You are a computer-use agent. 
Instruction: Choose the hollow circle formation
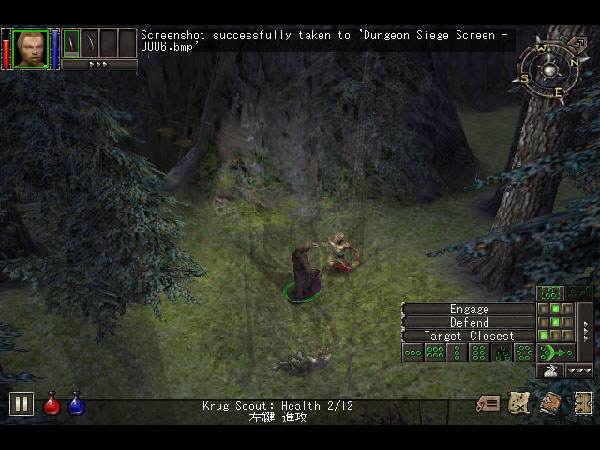pos(525,352)
